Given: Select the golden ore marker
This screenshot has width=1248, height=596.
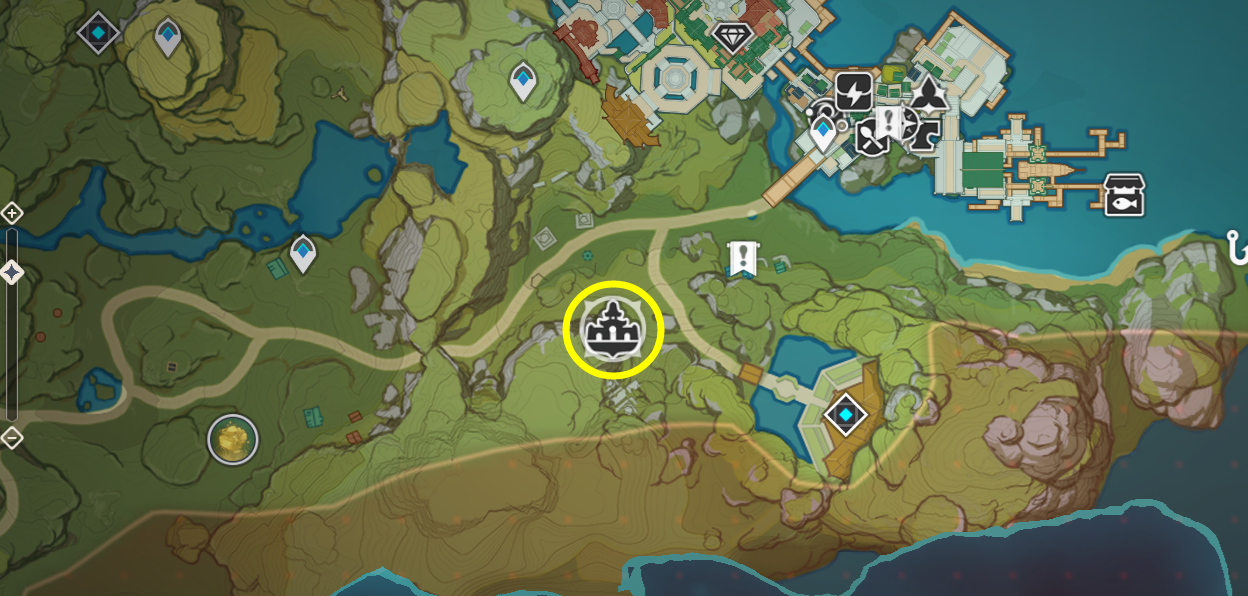Looking at the screenshot, I should click(x=233, y=439).
